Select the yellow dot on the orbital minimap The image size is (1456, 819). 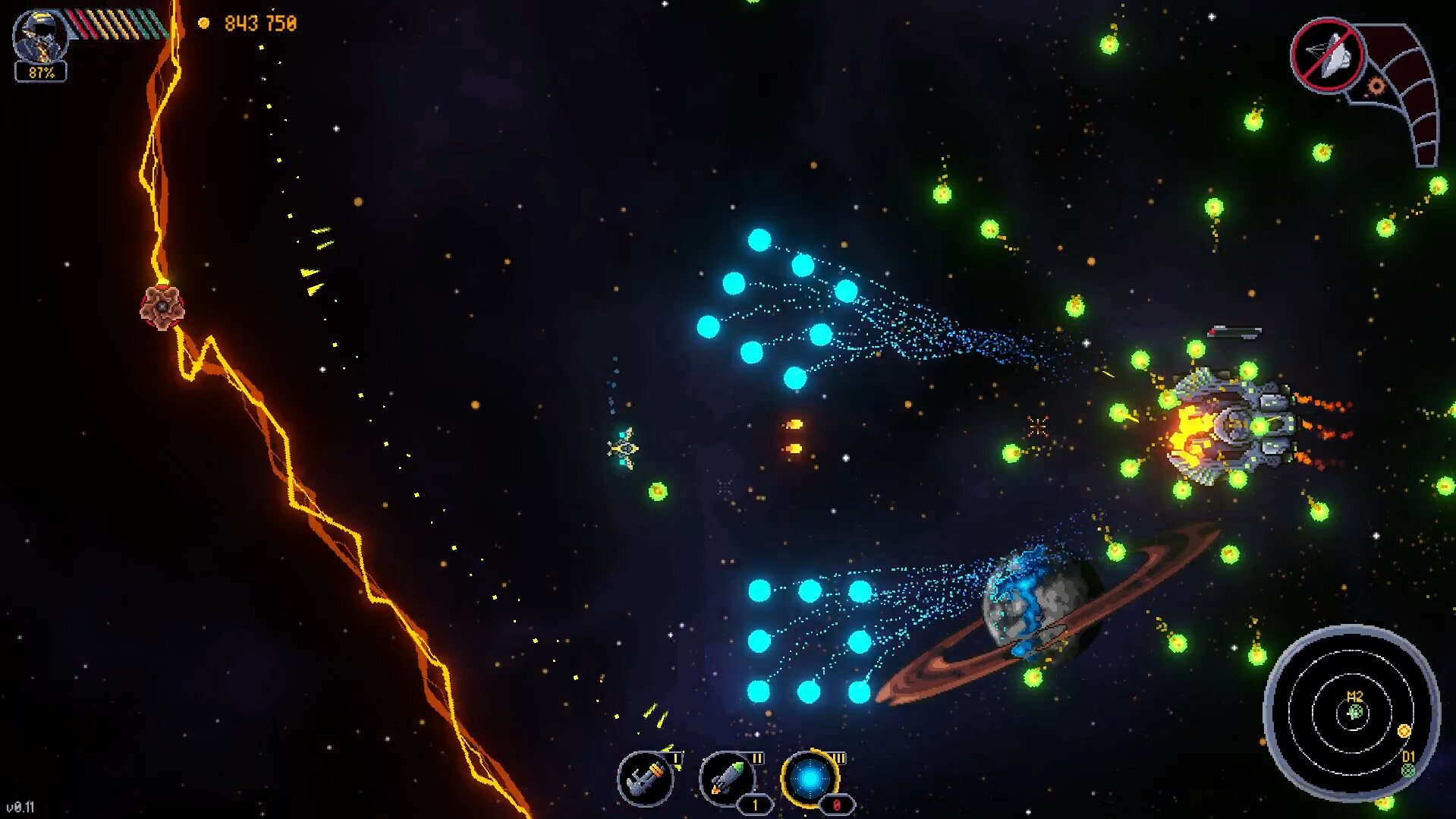pos(1404,731)
